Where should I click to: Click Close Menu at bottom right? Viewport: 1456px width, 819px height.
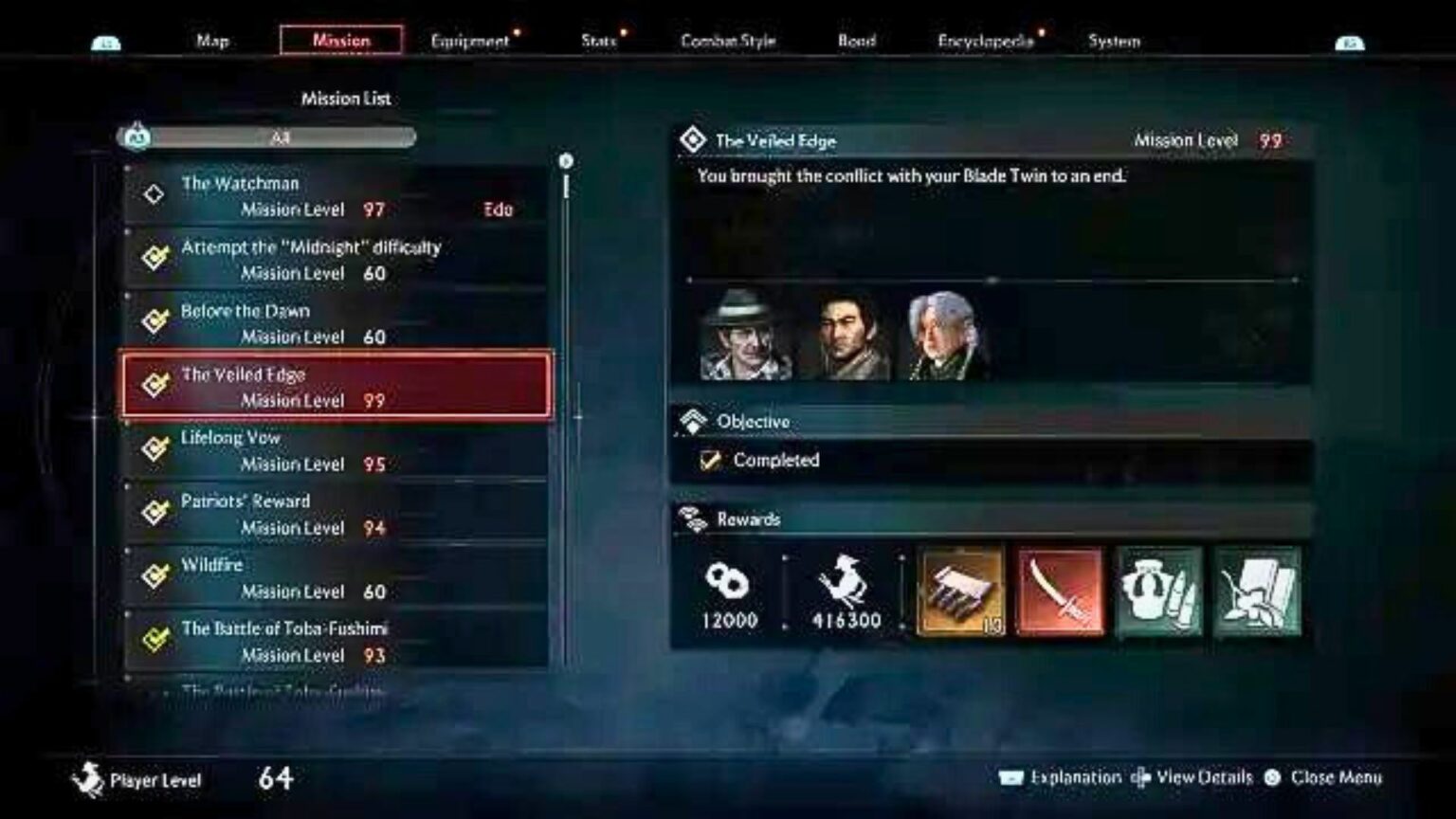[x=1336, y=776]
